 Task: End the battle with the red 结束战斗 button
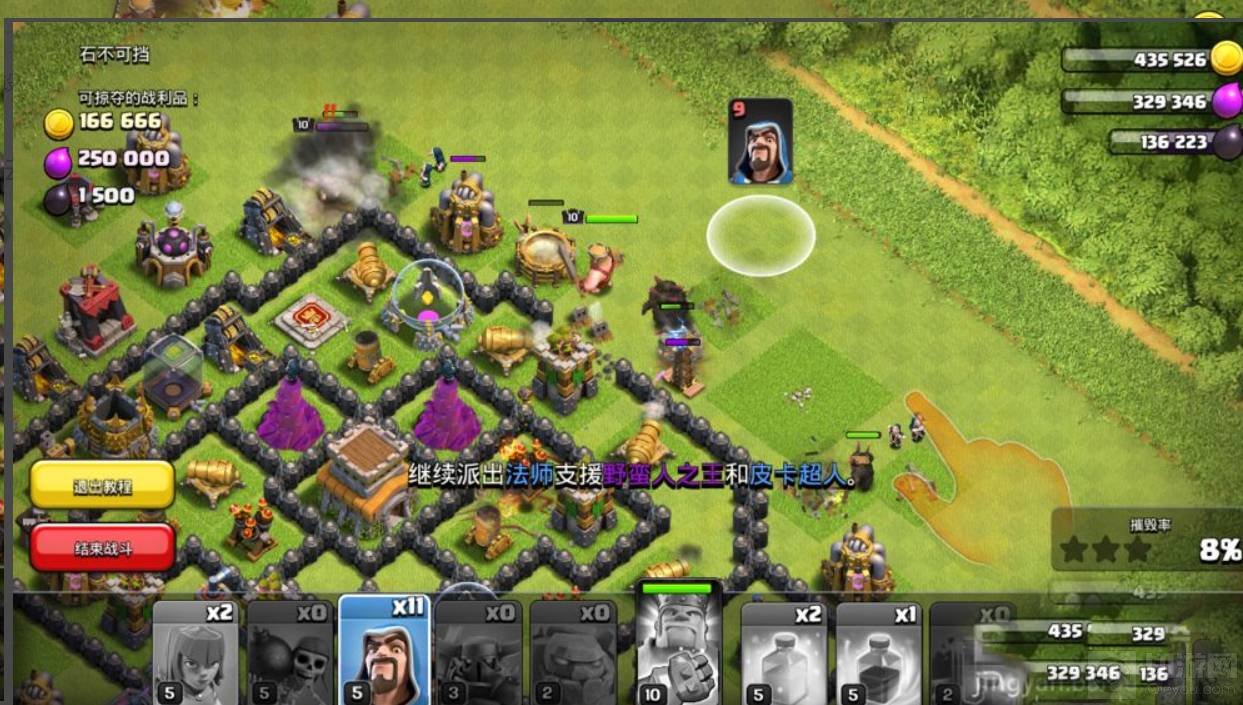(102, 549)
